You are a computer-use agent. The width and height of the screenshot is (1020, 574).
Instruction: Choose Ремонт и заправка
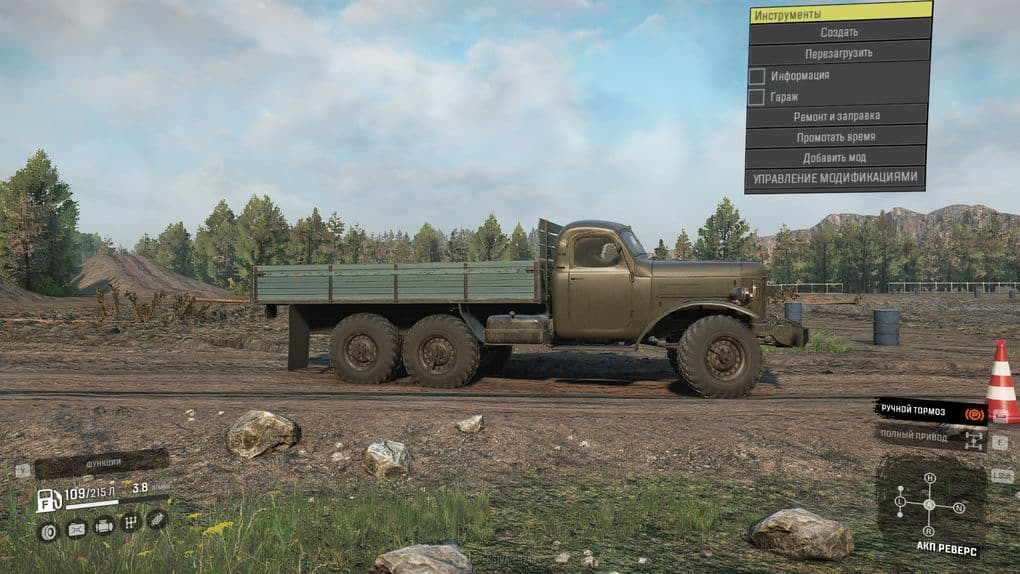838,117
